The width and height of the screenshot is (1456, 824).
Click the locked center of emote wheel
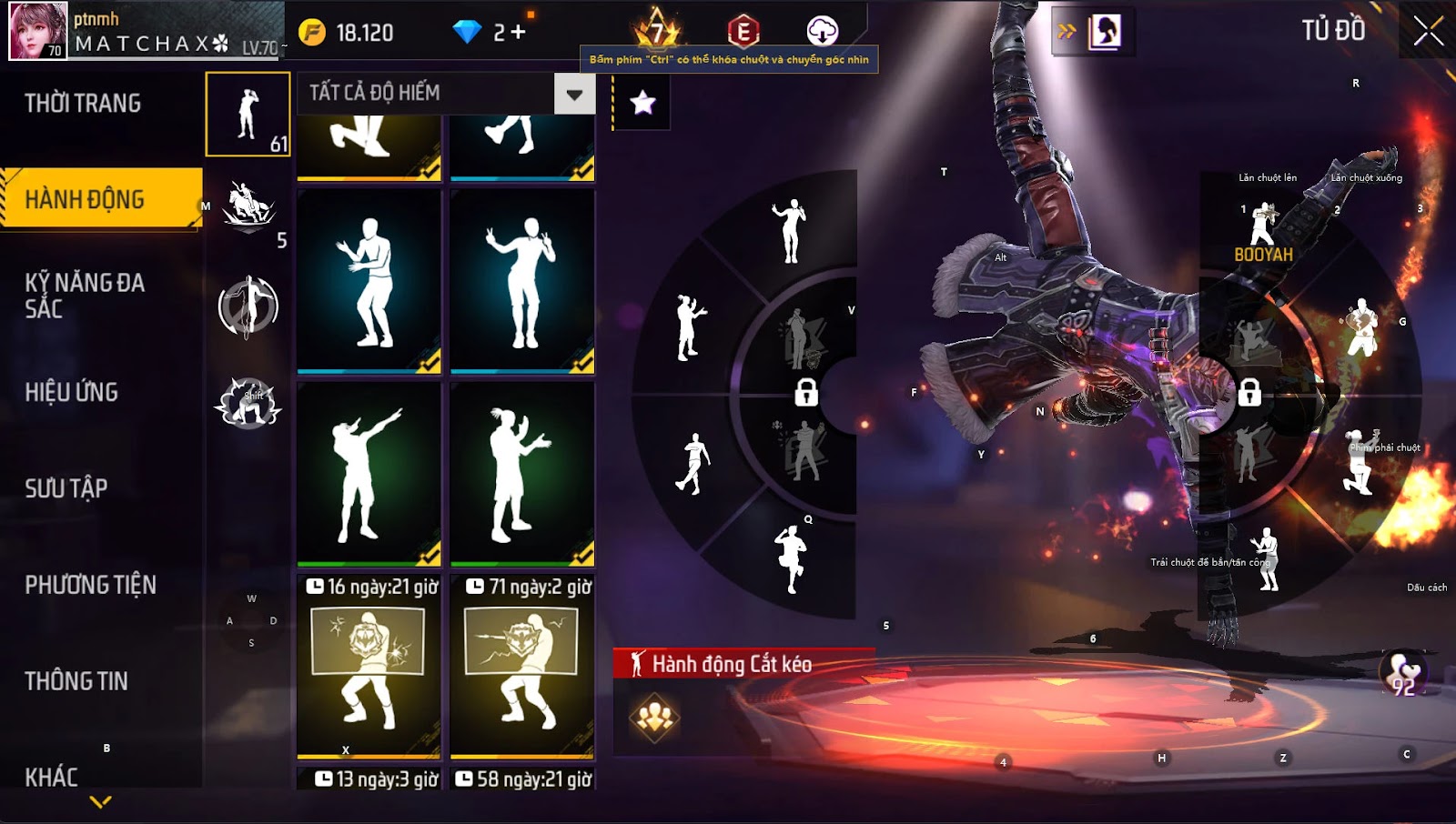point(806,393)
